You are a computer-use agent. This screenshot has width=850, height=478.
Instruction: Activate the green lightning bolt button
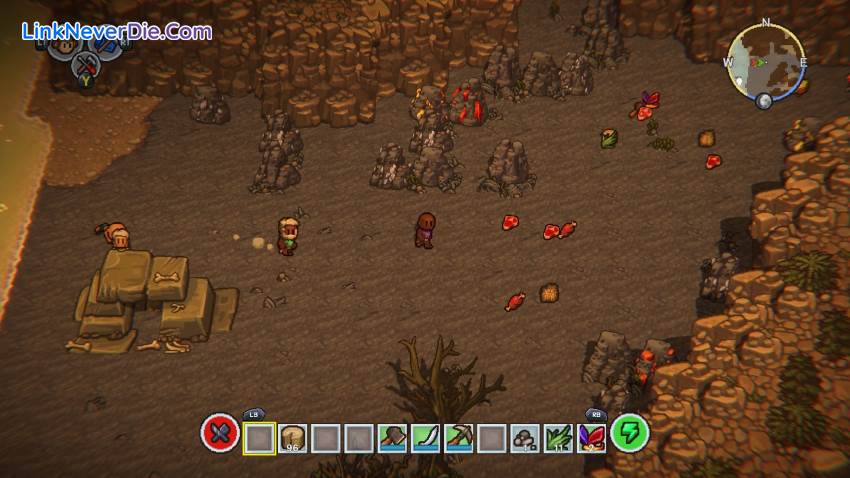(630, 433)
